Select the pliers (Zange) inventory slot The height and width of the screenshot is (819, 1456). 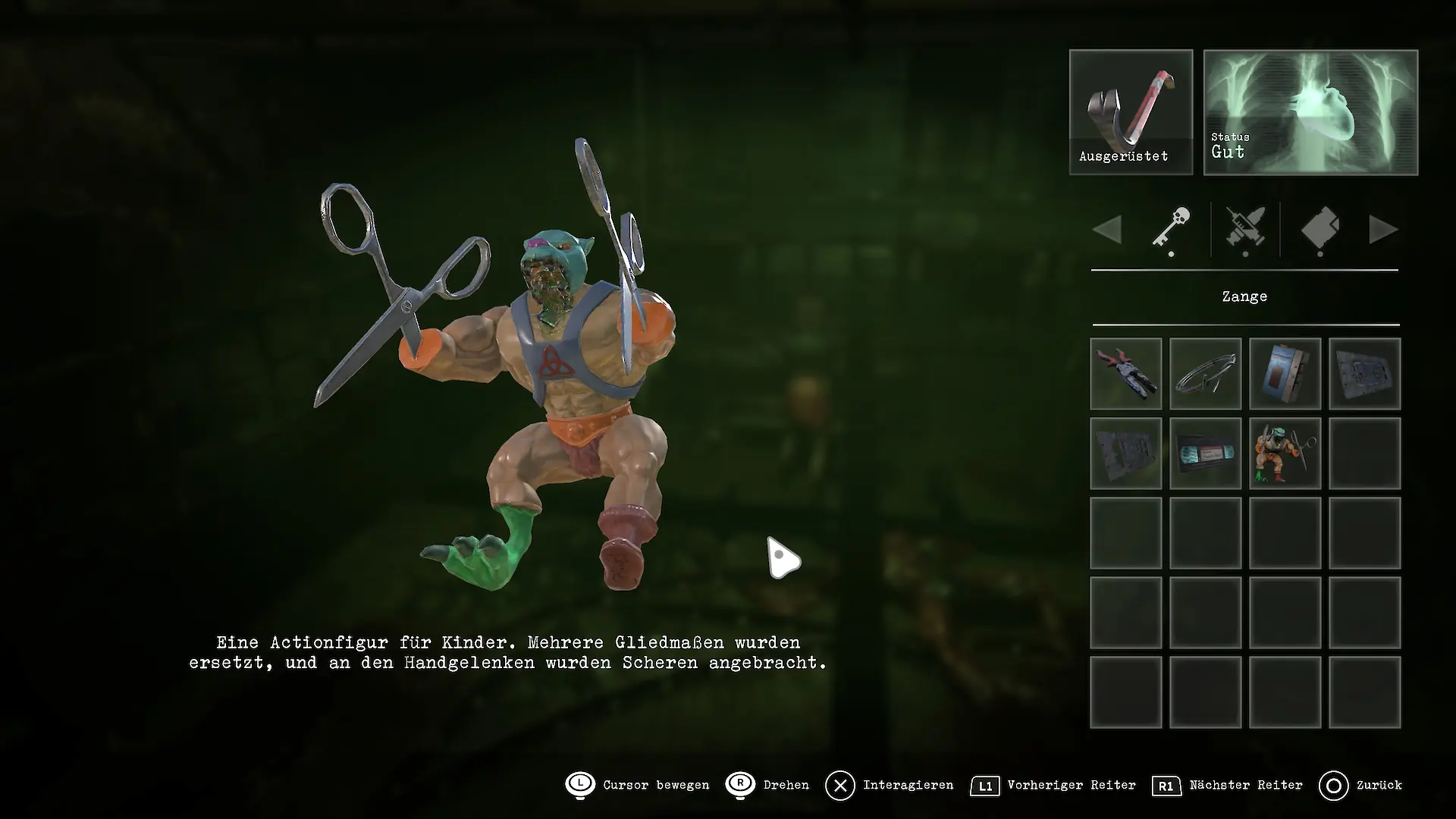click(x=1126, y=374)
